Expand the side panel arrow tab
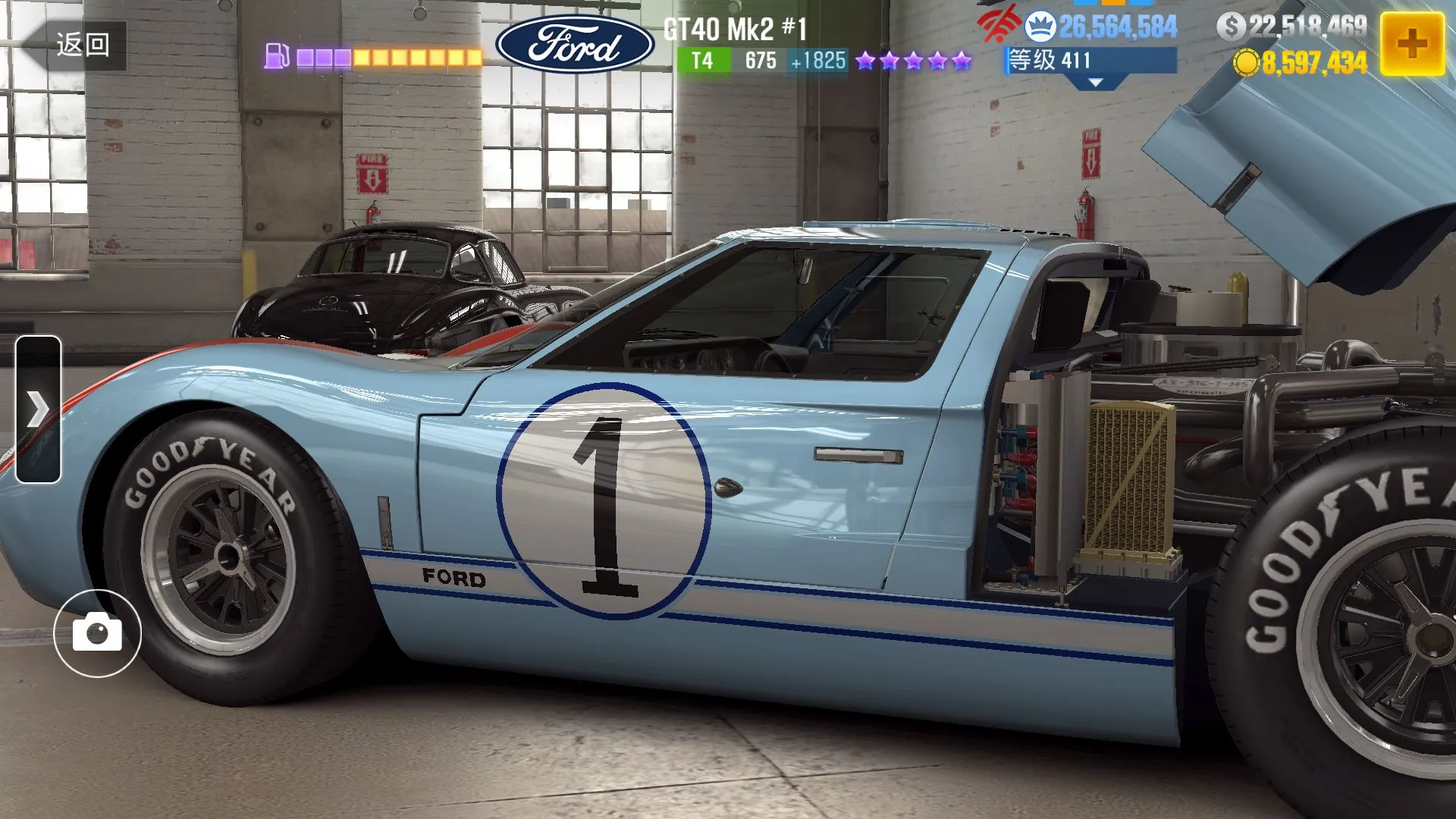Image resolution: width=1456 pixels, height=819 pixels. [x=38, y=409]
